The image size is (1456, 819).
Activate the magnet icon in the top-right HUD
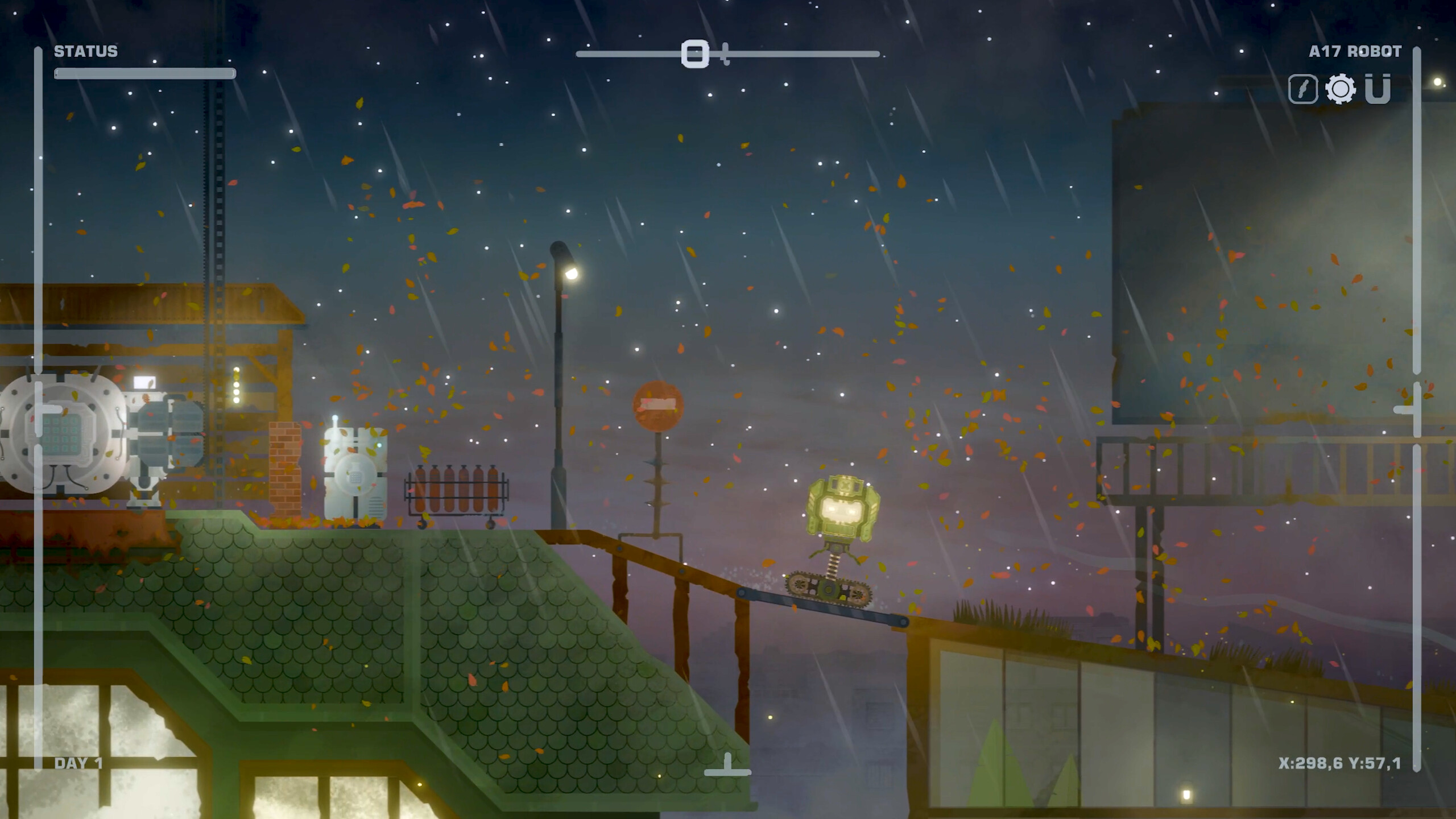[1379, 88]
